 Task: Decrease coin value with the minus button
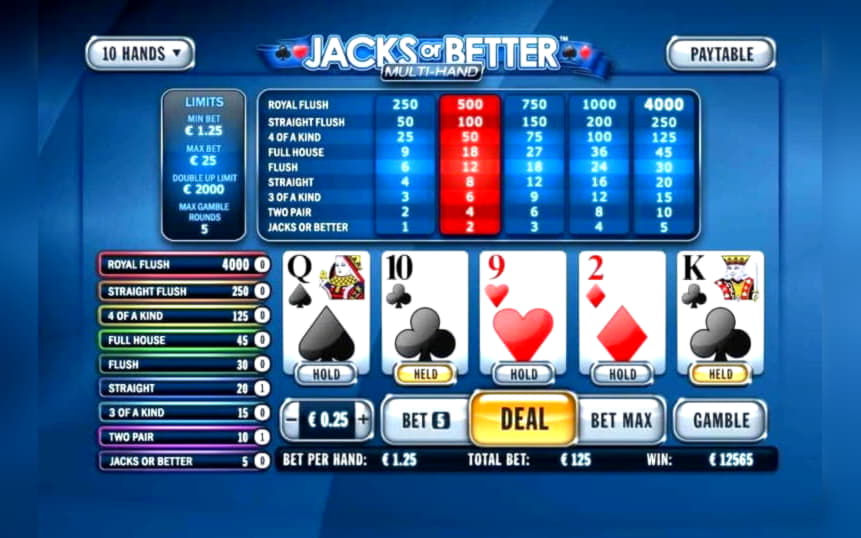pyautogui.click(x=291, y=420)
